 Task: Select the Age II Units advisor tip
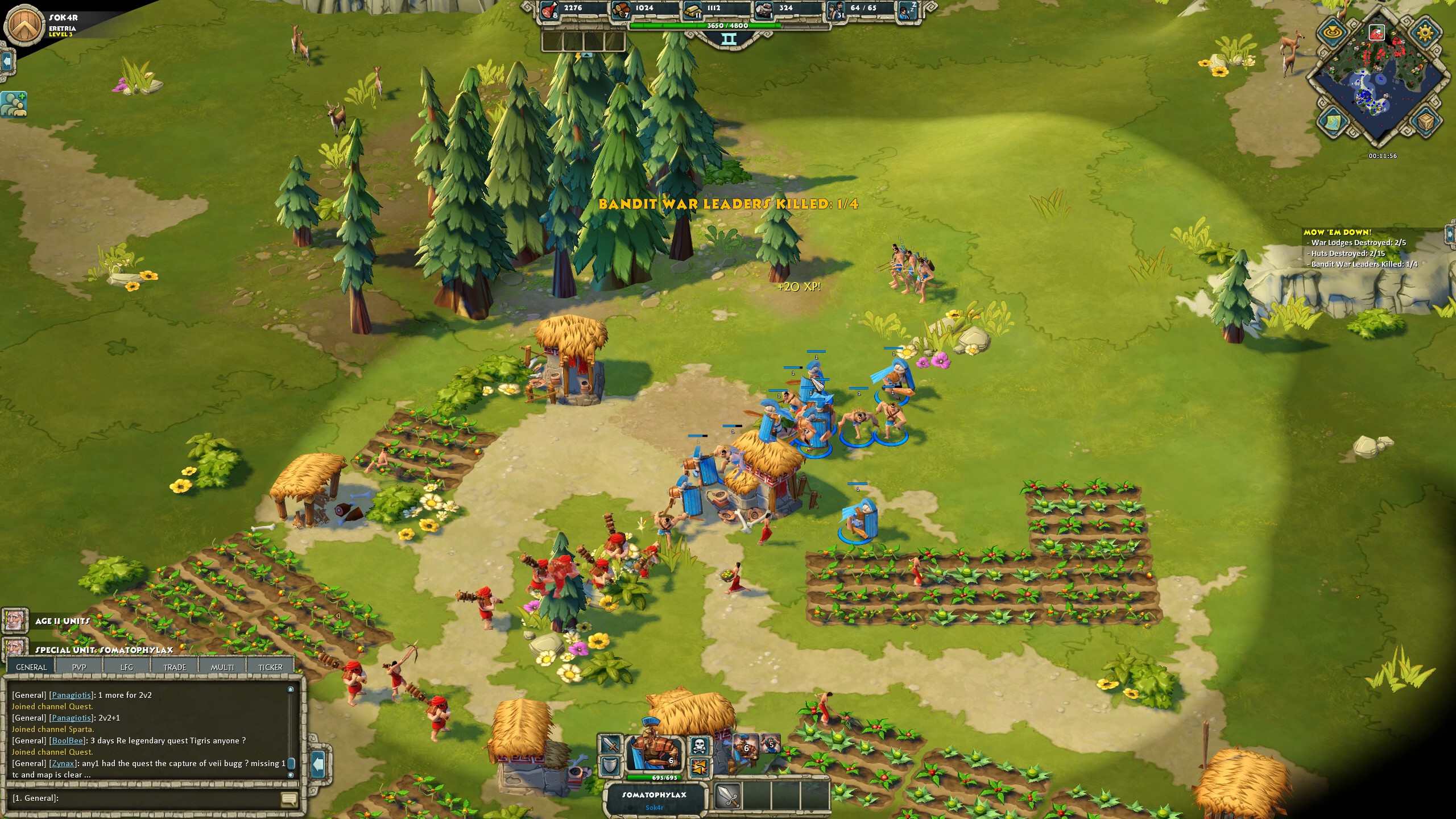pyautogui.click(x=15, y=621)
